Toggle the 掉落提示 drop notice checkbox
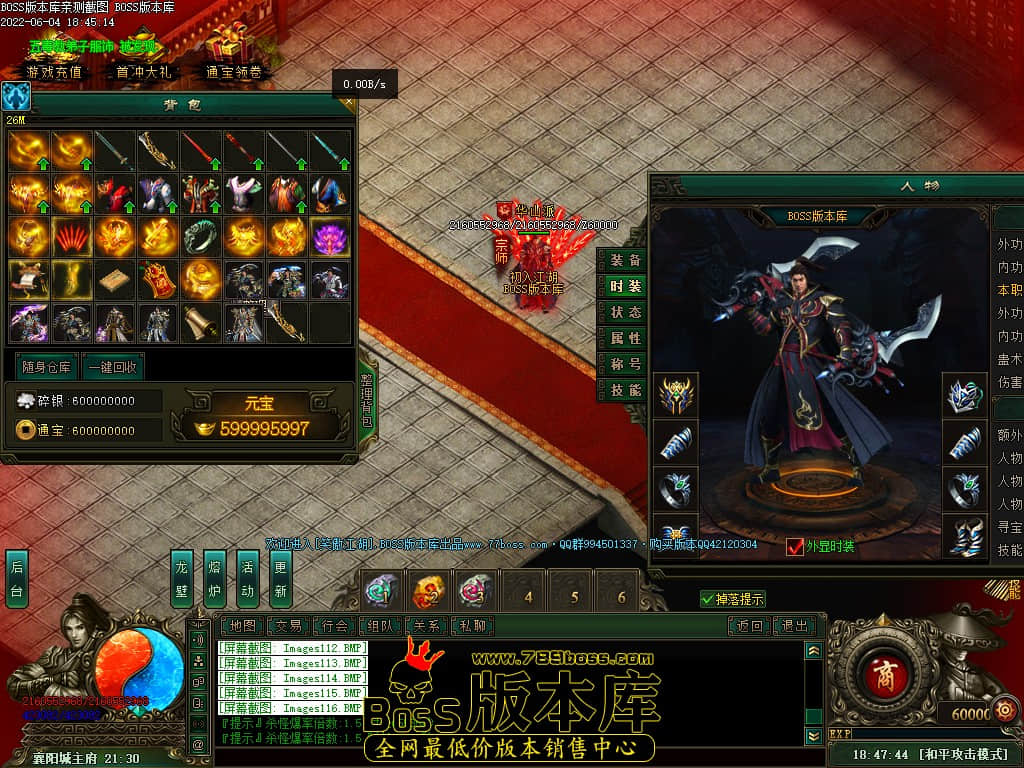The width and height of the screenshot is (1024, 768). [x=708, y=599]
